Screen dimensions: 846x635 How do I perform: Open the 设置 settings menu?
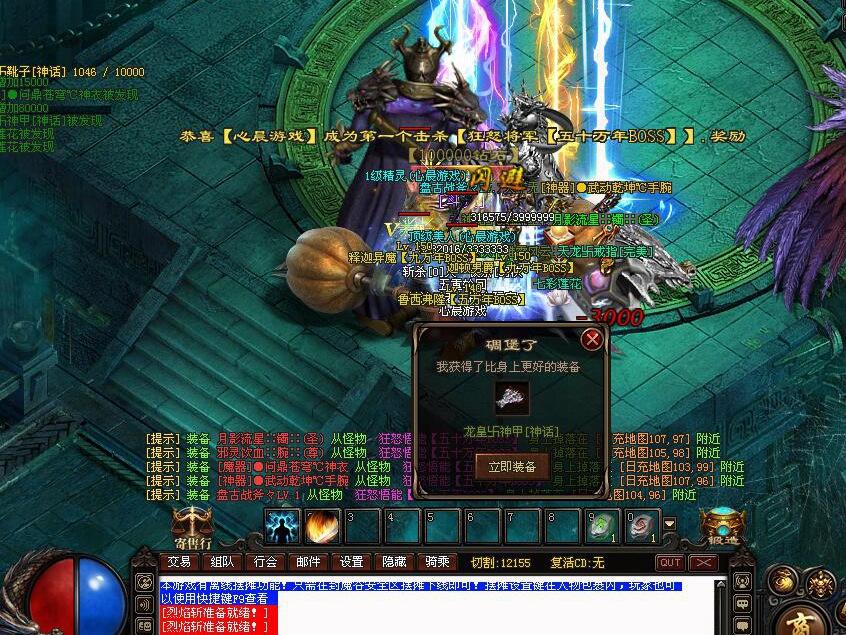351,562
